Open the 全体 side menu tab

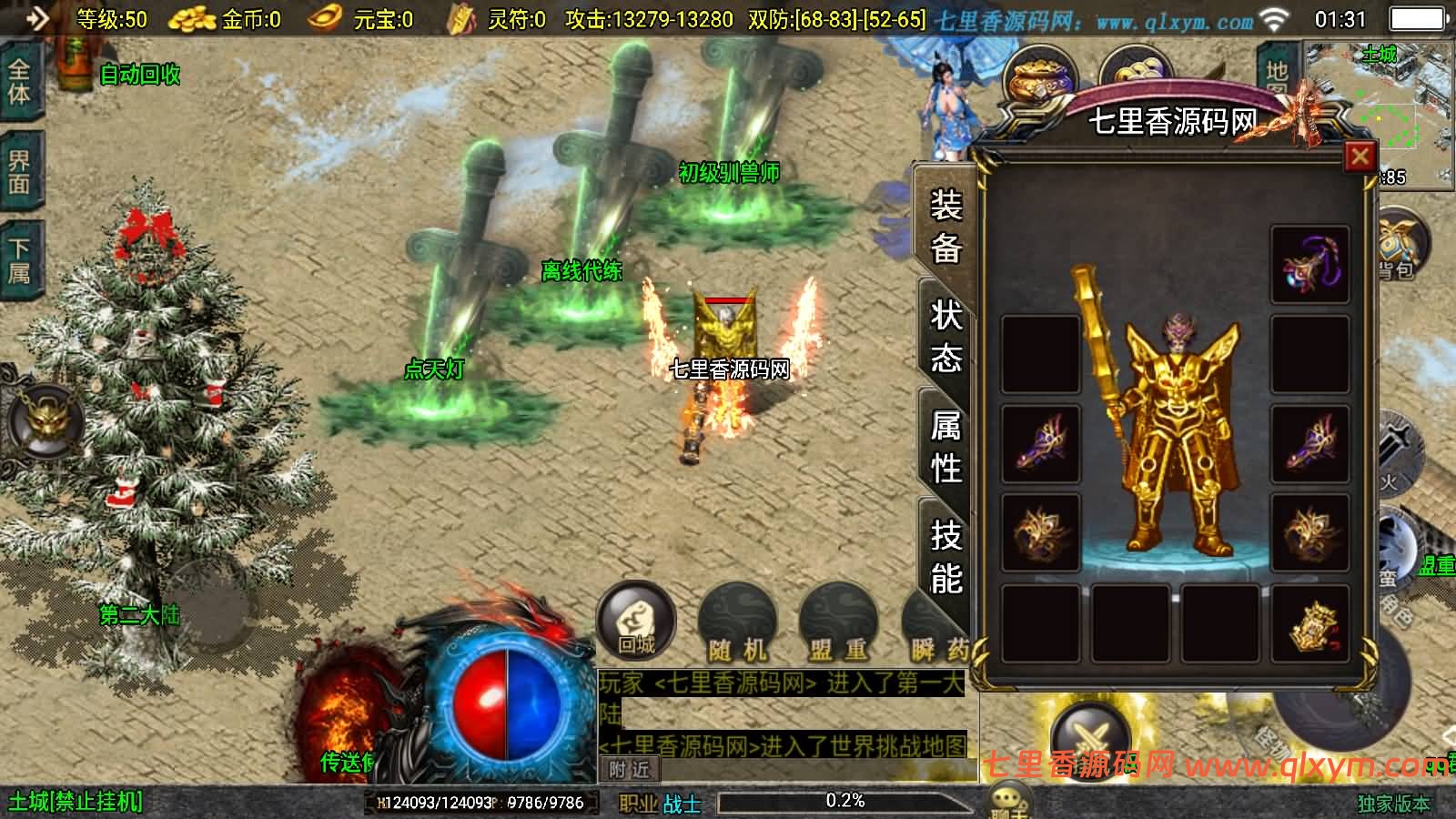[19, 80]
